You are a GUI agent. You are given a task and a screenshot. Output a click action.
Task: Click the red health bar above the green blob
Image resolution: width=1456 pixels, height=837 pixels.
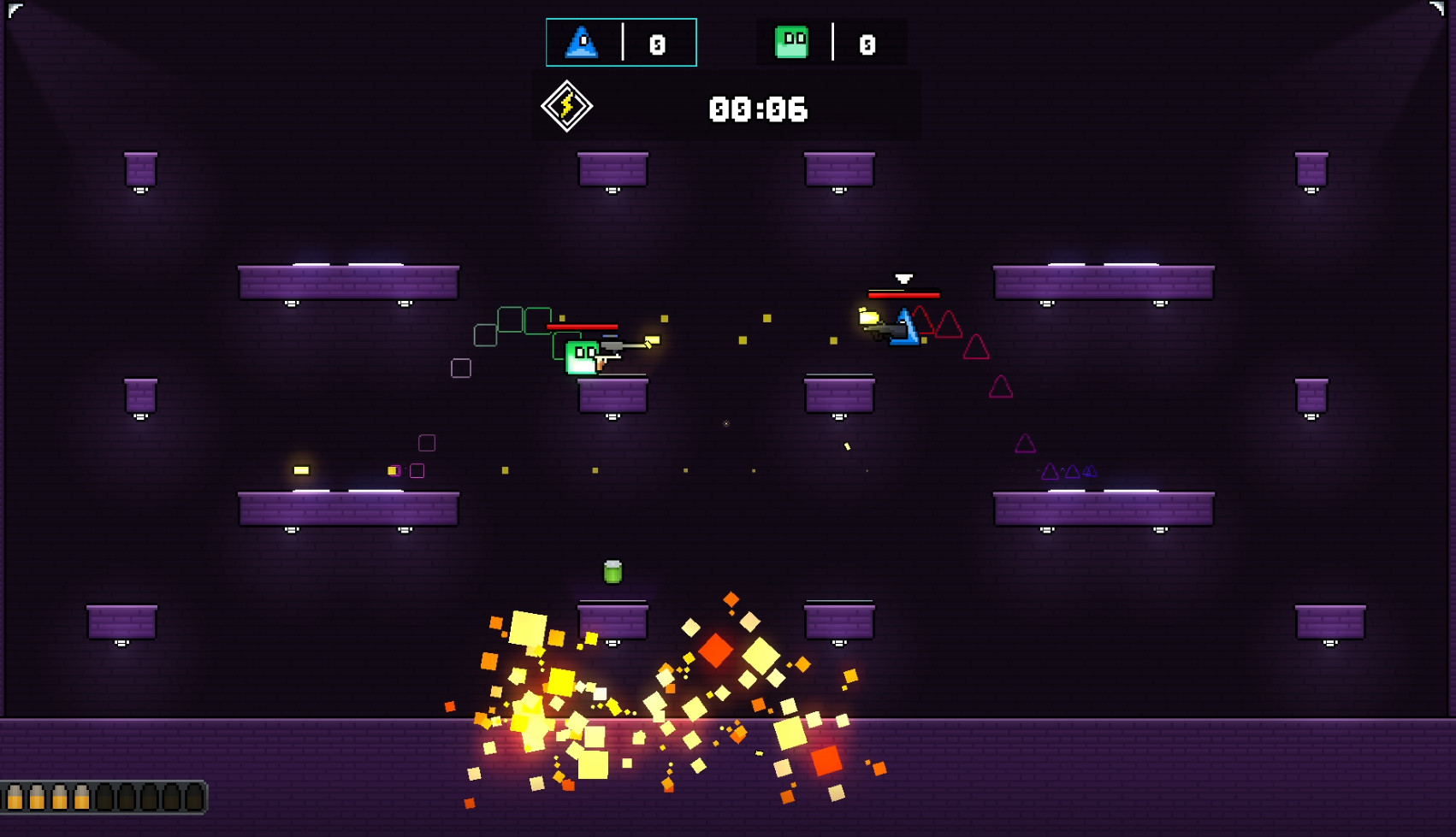point(581,327)
